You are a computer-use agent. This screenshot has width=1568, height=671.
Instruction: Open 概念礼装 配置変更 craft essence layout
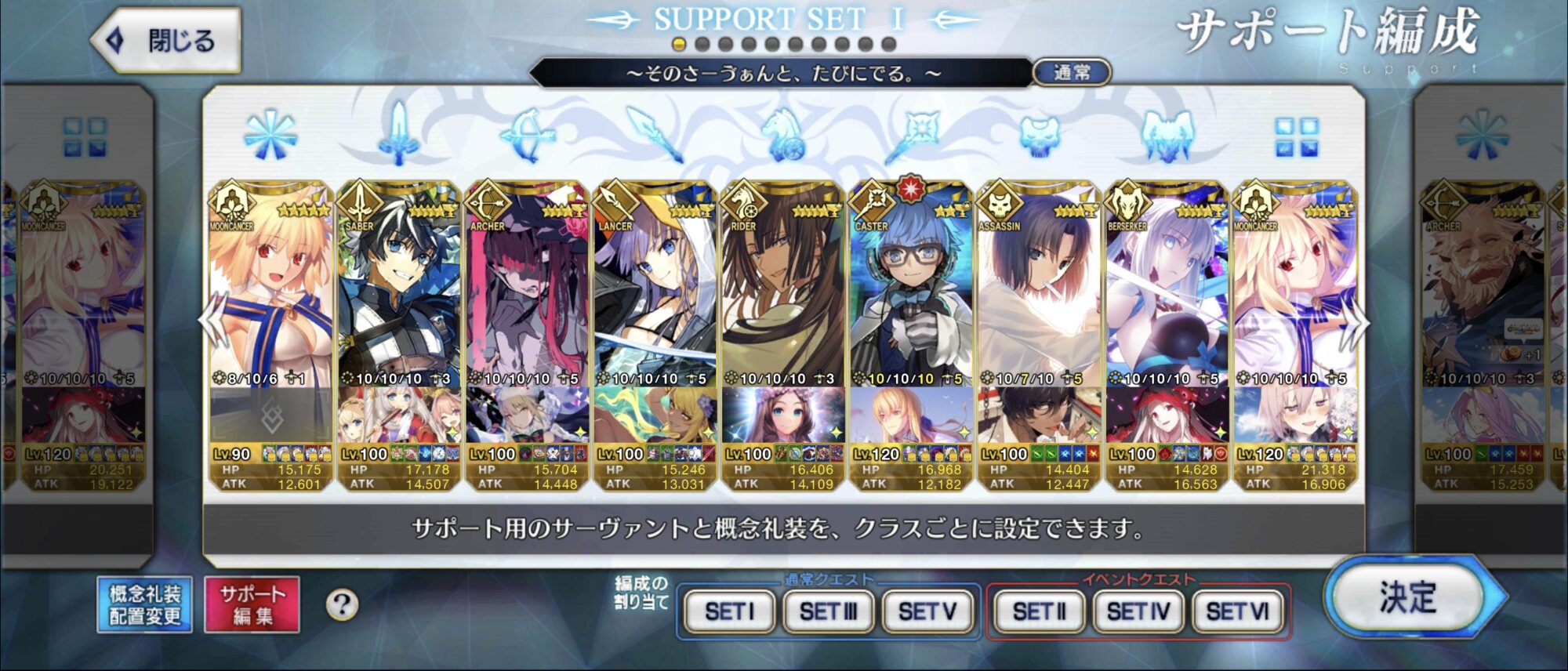145,605
